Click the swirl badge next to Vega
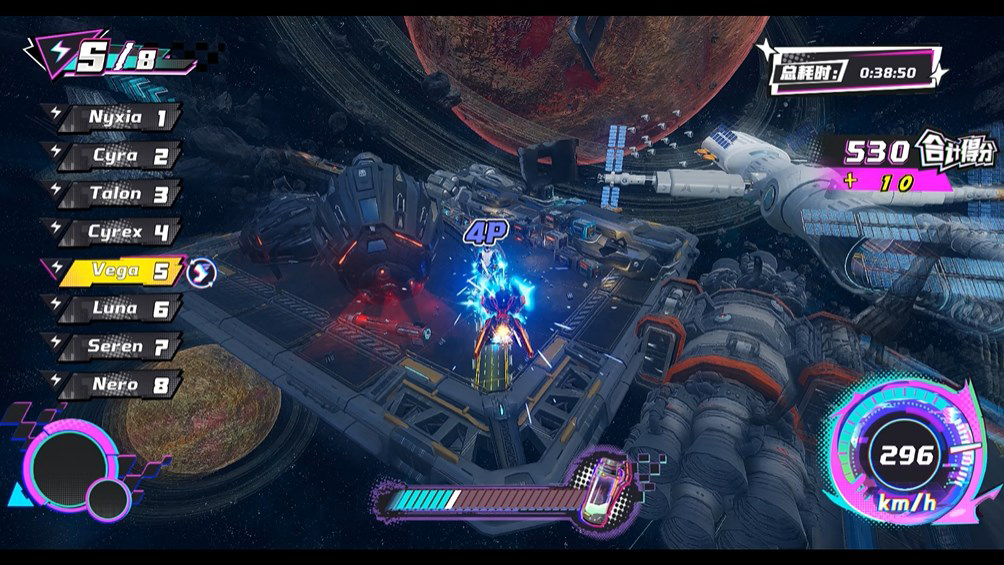1004x565 pixels. [202, 270]
